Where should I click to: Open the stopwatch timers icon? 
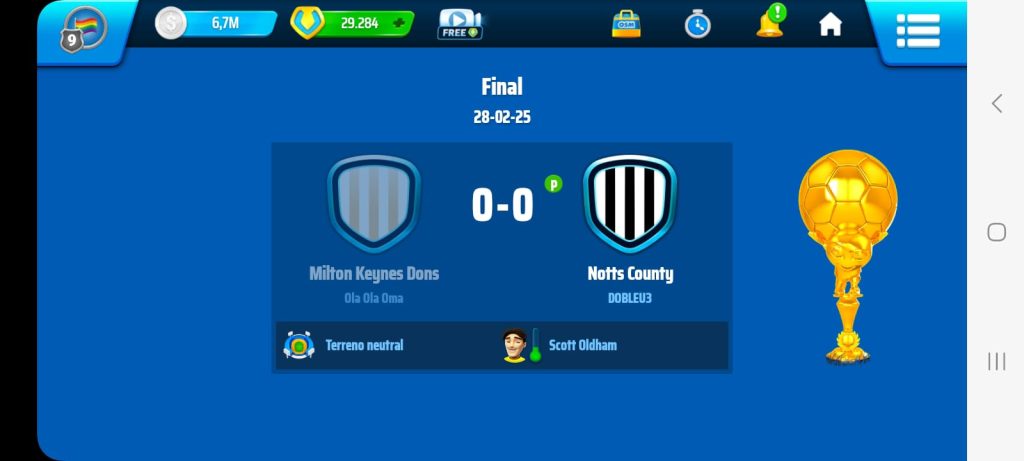pos(697,24)
